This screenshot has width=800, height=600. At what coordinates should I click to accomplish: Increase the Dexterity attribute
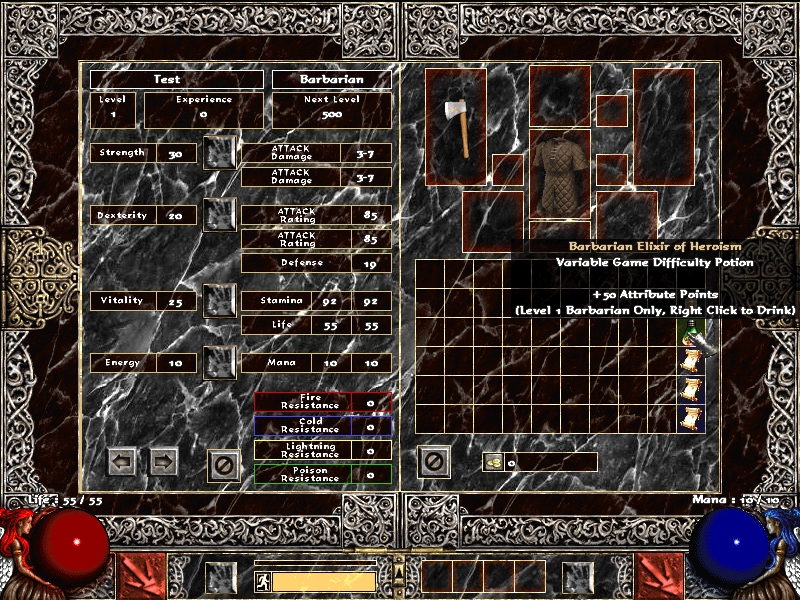coord(220,214)
